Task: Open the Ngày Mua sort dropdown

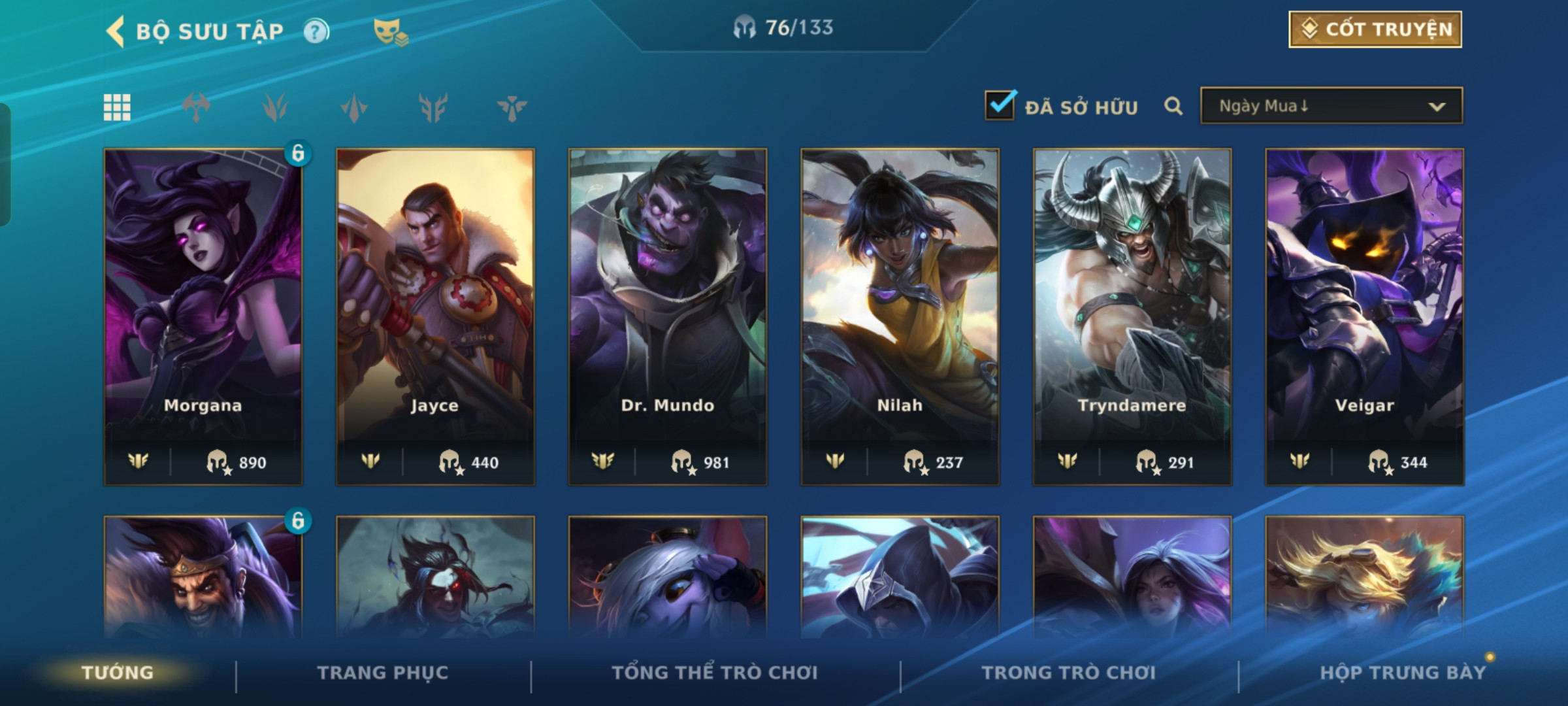Action: tap(1331, 106)
